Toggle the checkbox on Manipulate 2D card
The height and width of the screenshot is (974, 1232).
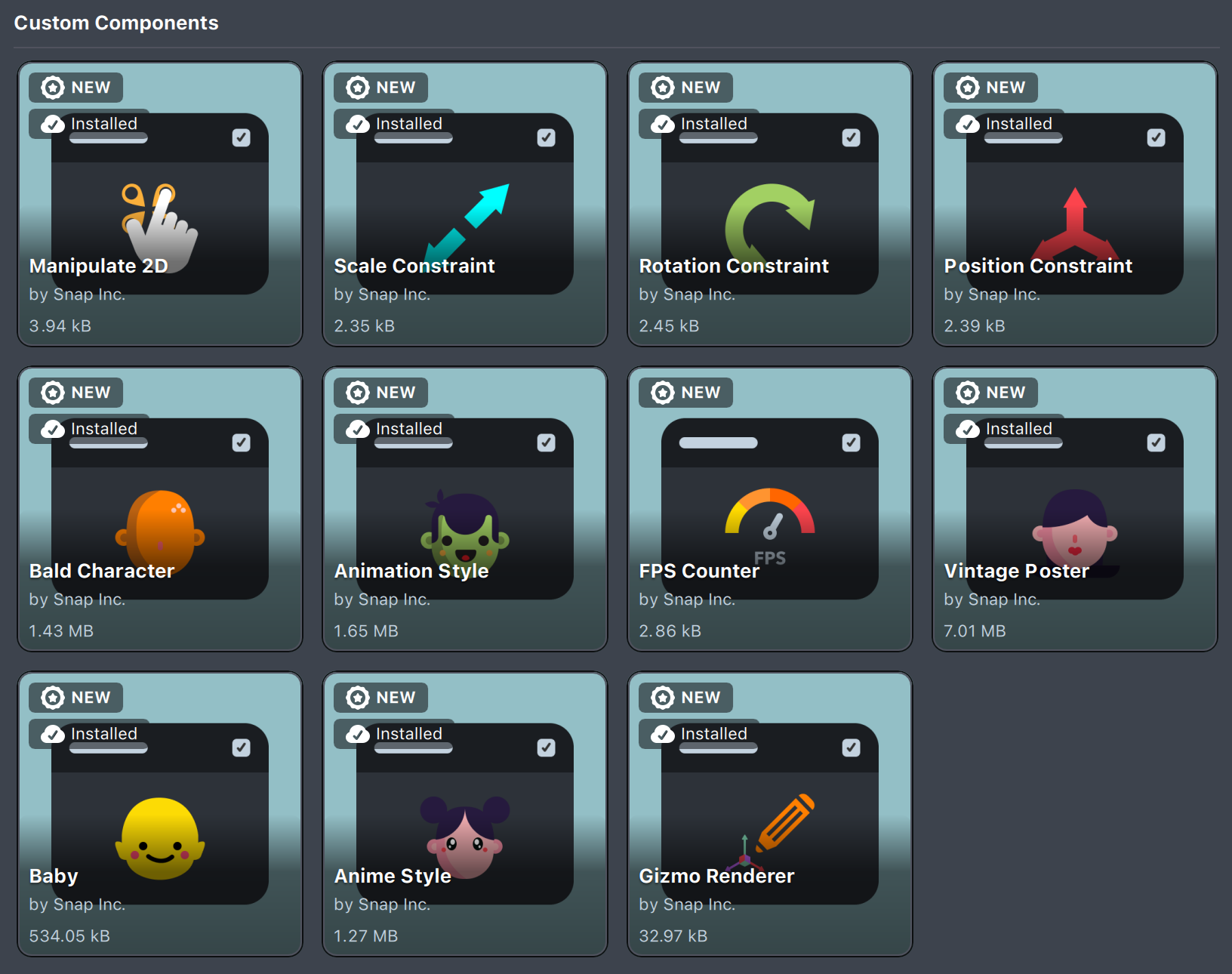tap(241, 137)
